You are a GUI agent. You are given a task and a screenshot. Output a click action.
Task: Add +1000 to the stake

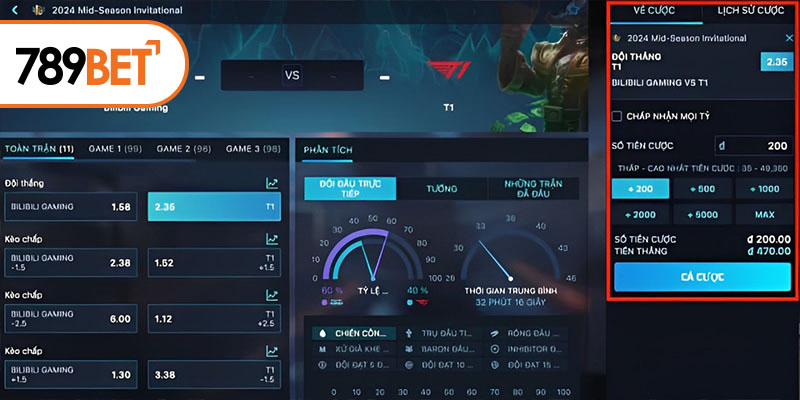click(x=767, y=188)
